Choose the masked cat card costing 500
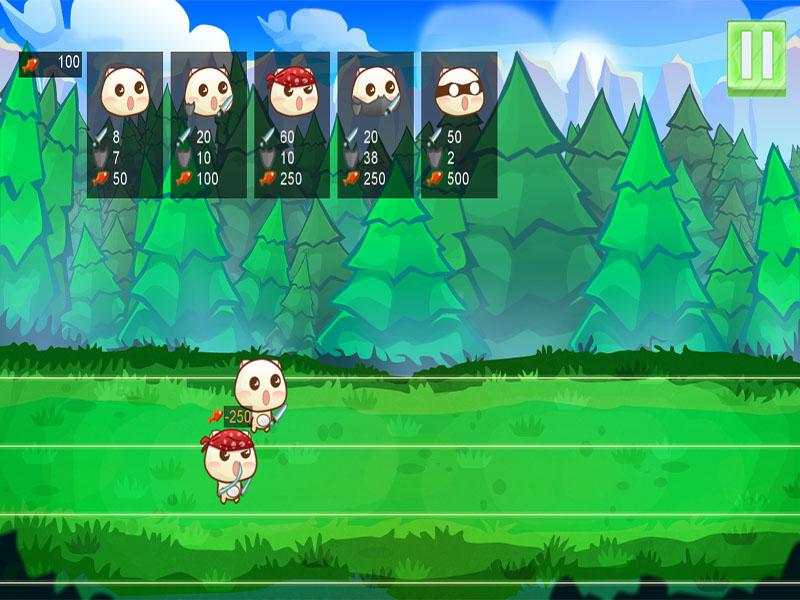 [x=459, y=124]
